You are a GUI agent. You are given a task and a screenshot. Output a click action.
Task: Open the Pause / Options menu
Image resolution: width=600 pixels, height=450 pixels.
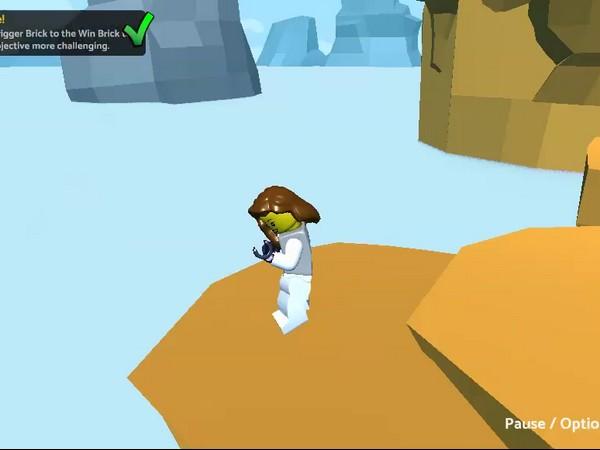point(552,423)
